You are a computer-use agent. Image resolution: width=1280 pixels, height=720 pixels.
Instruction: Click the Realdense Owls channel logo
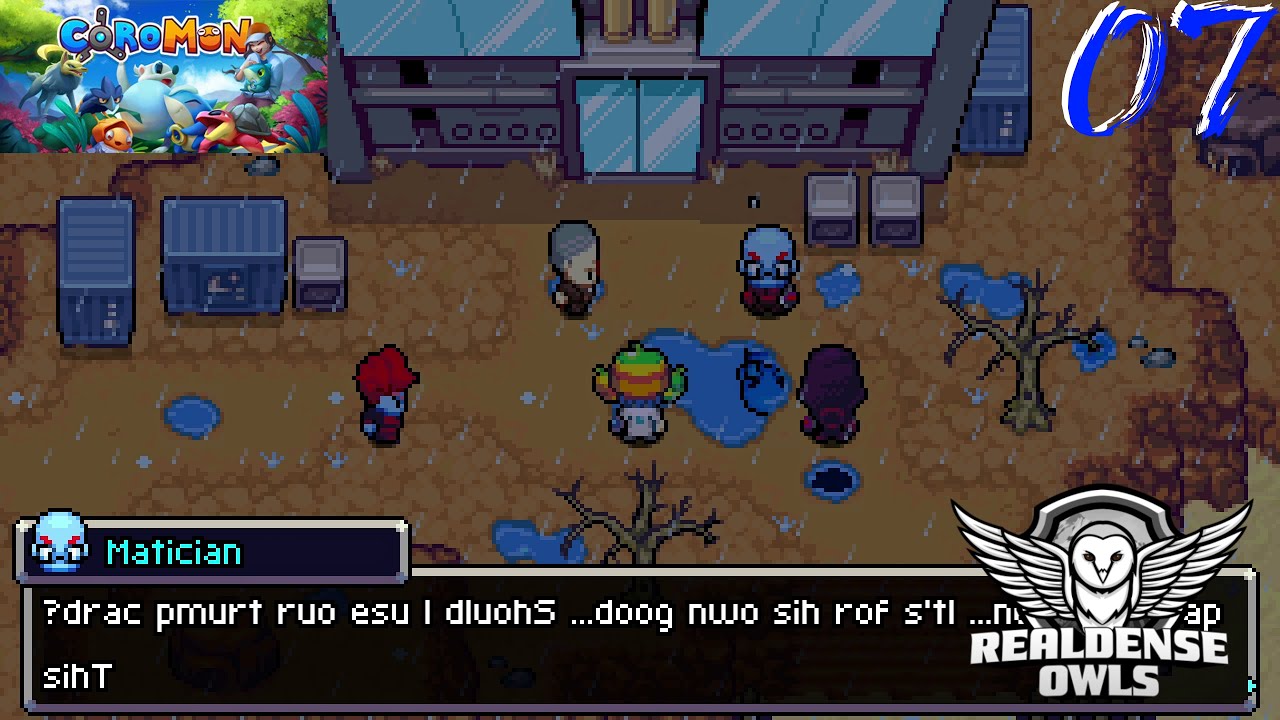point(1100,598)
